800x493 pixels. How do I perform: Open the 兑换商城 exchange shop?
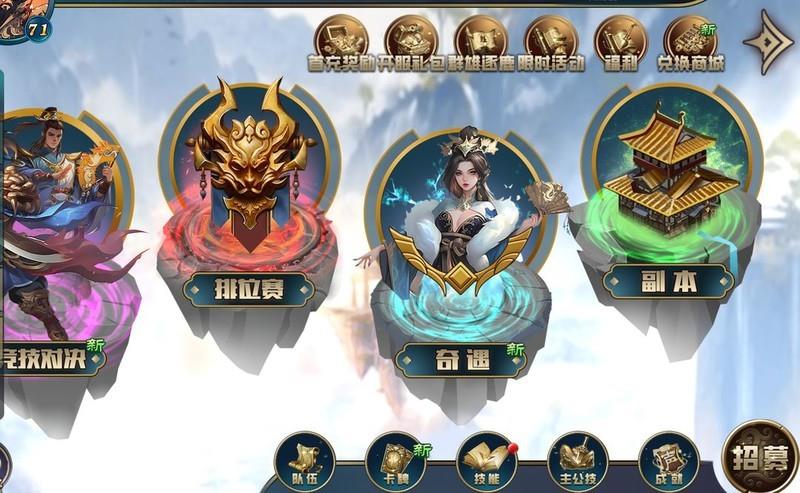pyautogui.click(x=690, y=43)
